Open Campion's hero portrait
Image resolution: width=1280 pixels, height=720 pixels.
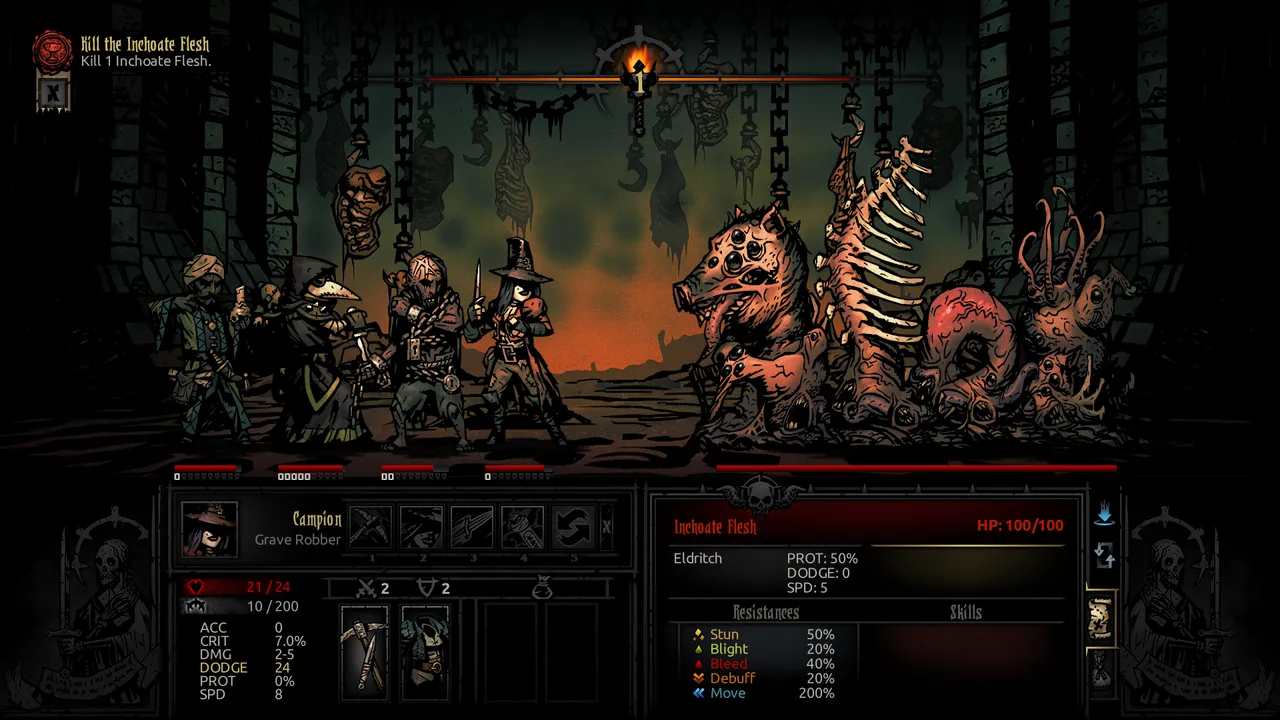[210, 529]
